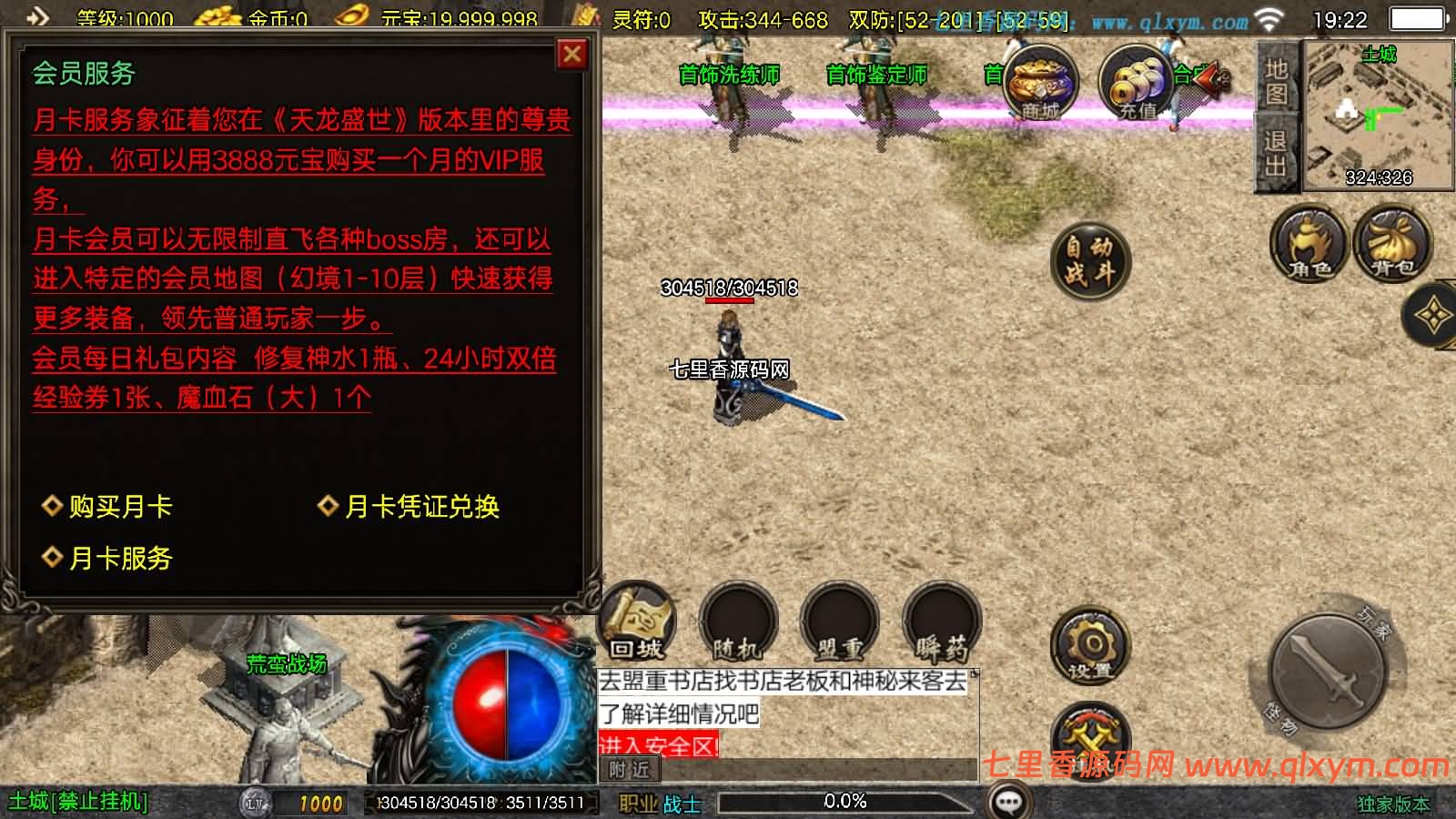Open the crossed-hammers forge icon
Image resolution: width=1456 pixels, height=819 pixels.
click(1089, 737)
